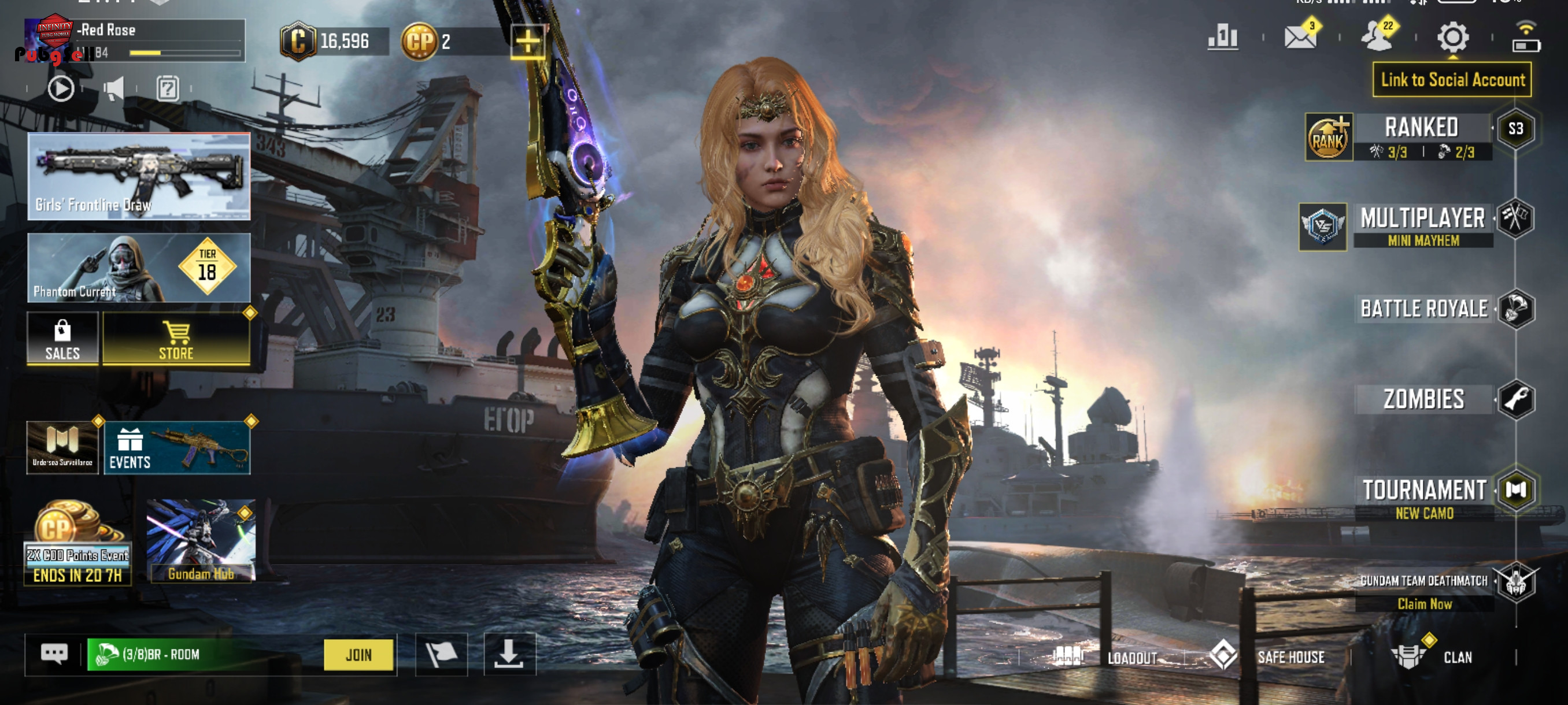Viewport: 1568px width, 705px height.
Task: View the Girls' Frontline Draw banner
Action: pyautogui.click(x=139, y=176)
